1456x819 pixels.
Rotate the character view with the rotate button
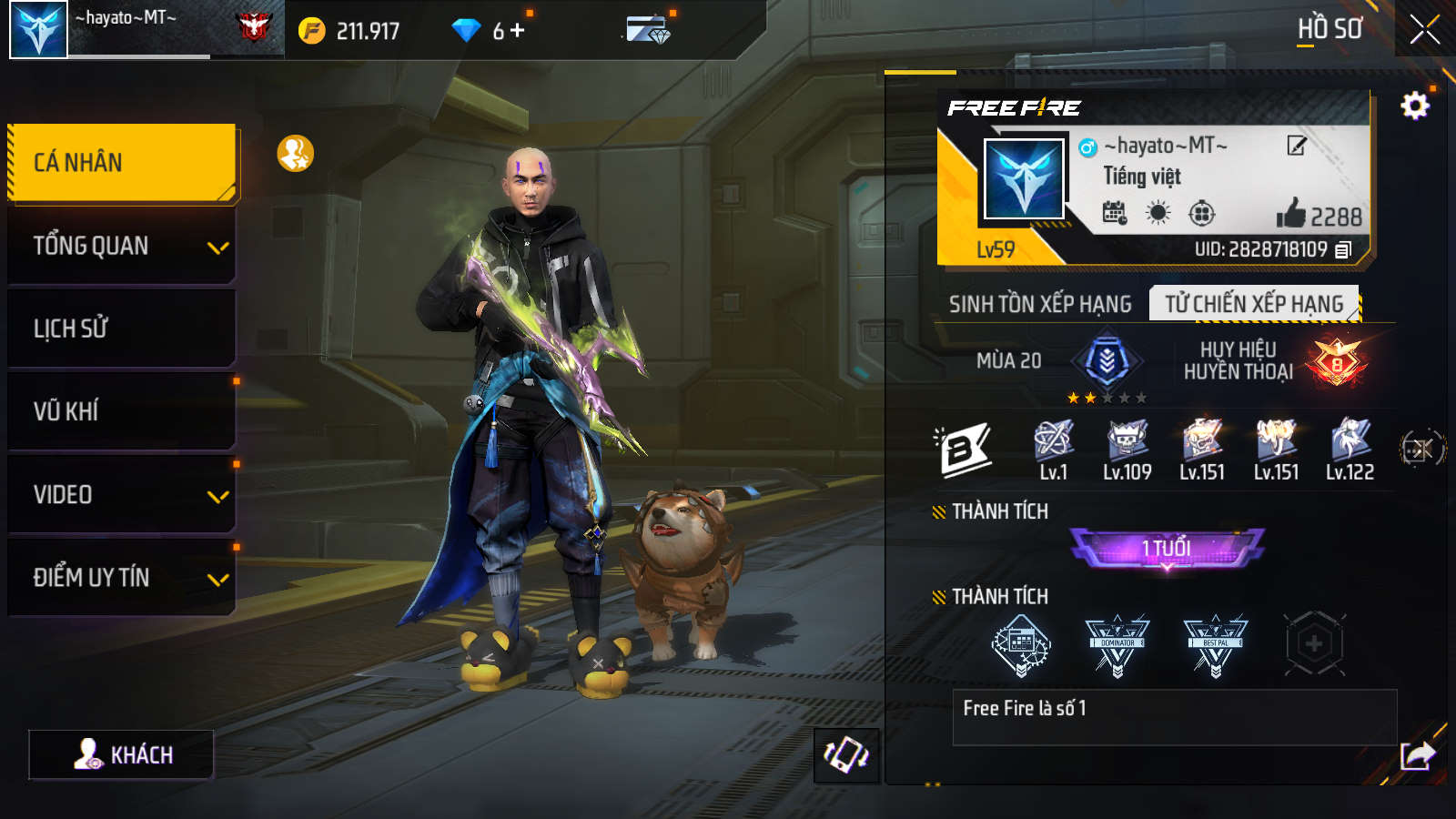point(846,755)
